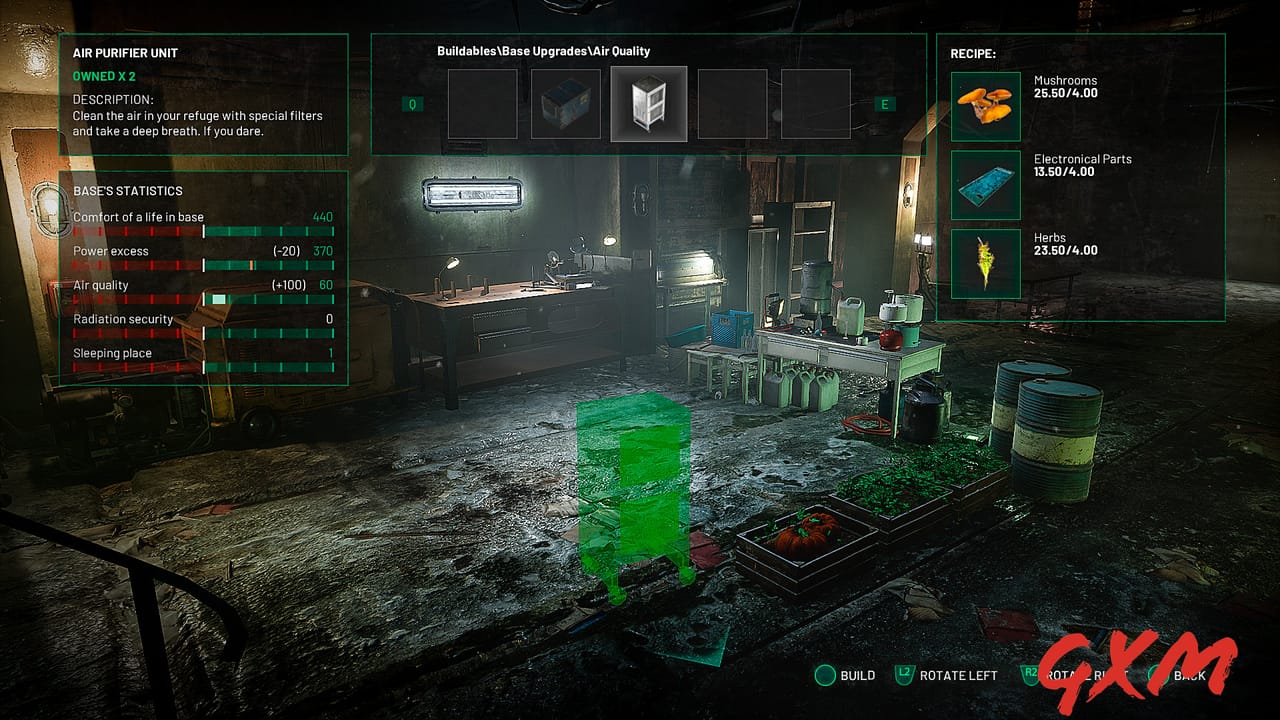Viewport: 1280px width, 720px height.
Task: Click the E next category indicator
Action: [886, 103]
